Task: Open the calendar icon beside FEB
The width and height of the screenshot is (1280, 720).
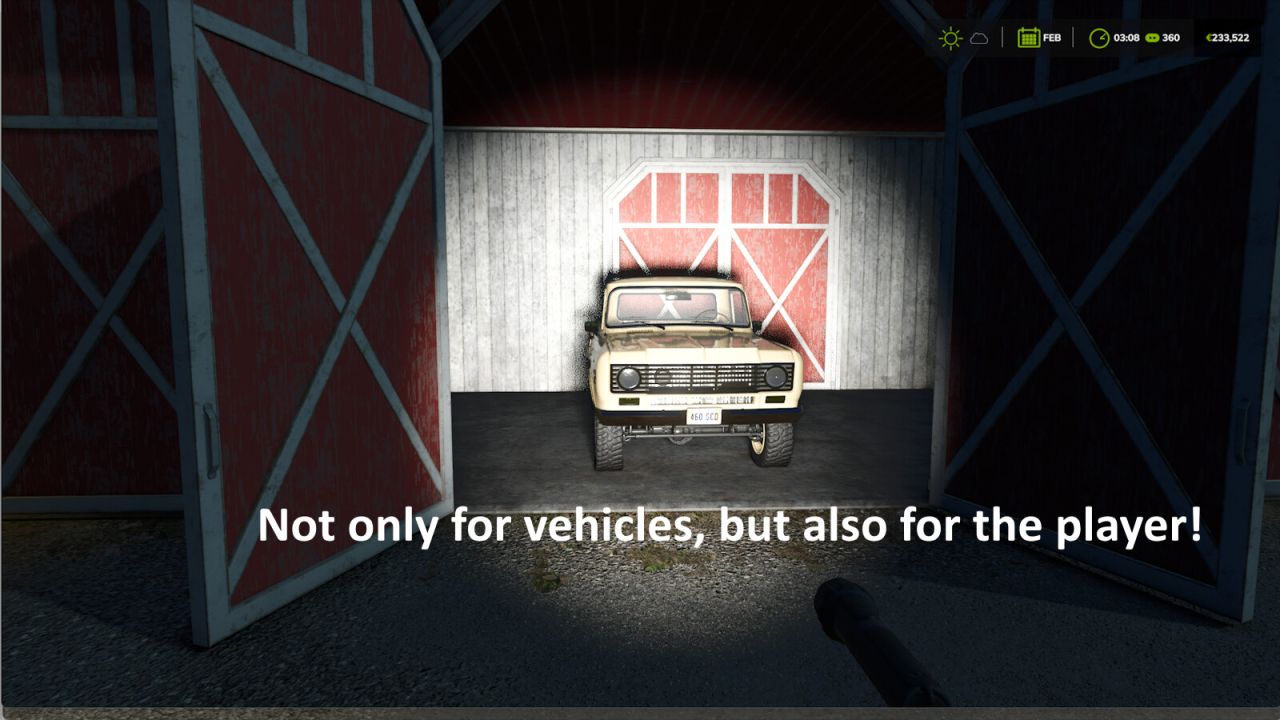Action: coord(1028,38)
